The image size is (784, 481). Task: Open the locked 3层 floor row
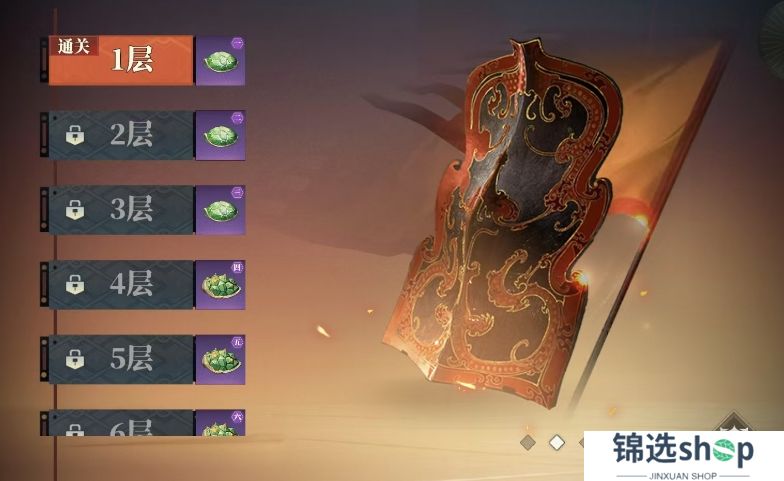pos(120,210)
